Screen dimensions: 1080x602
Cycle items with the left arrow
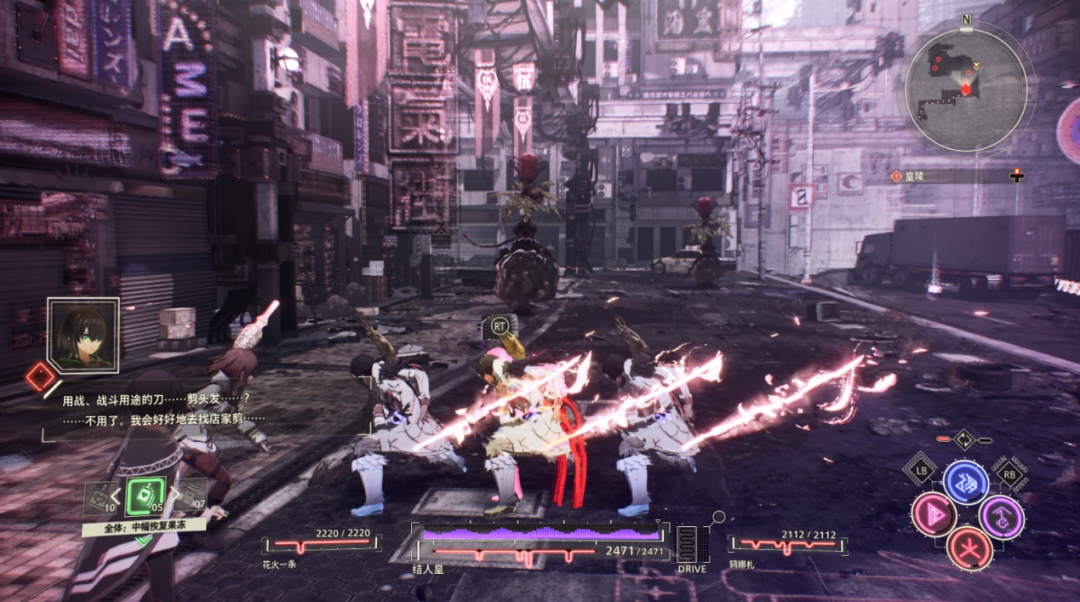click(116, 494)
